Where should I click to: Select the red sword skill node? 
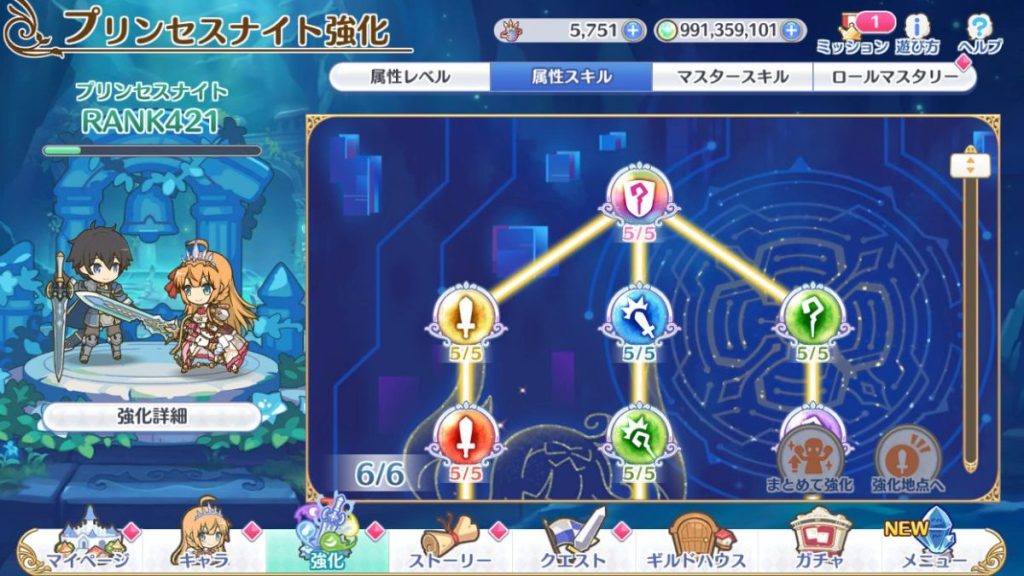coord(466,437)
